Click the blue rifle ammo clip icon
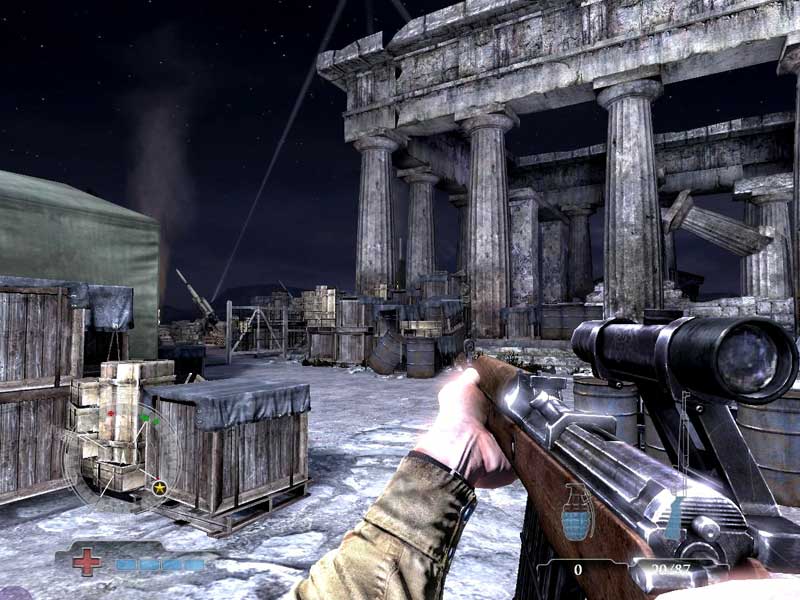 coord(674,520)
